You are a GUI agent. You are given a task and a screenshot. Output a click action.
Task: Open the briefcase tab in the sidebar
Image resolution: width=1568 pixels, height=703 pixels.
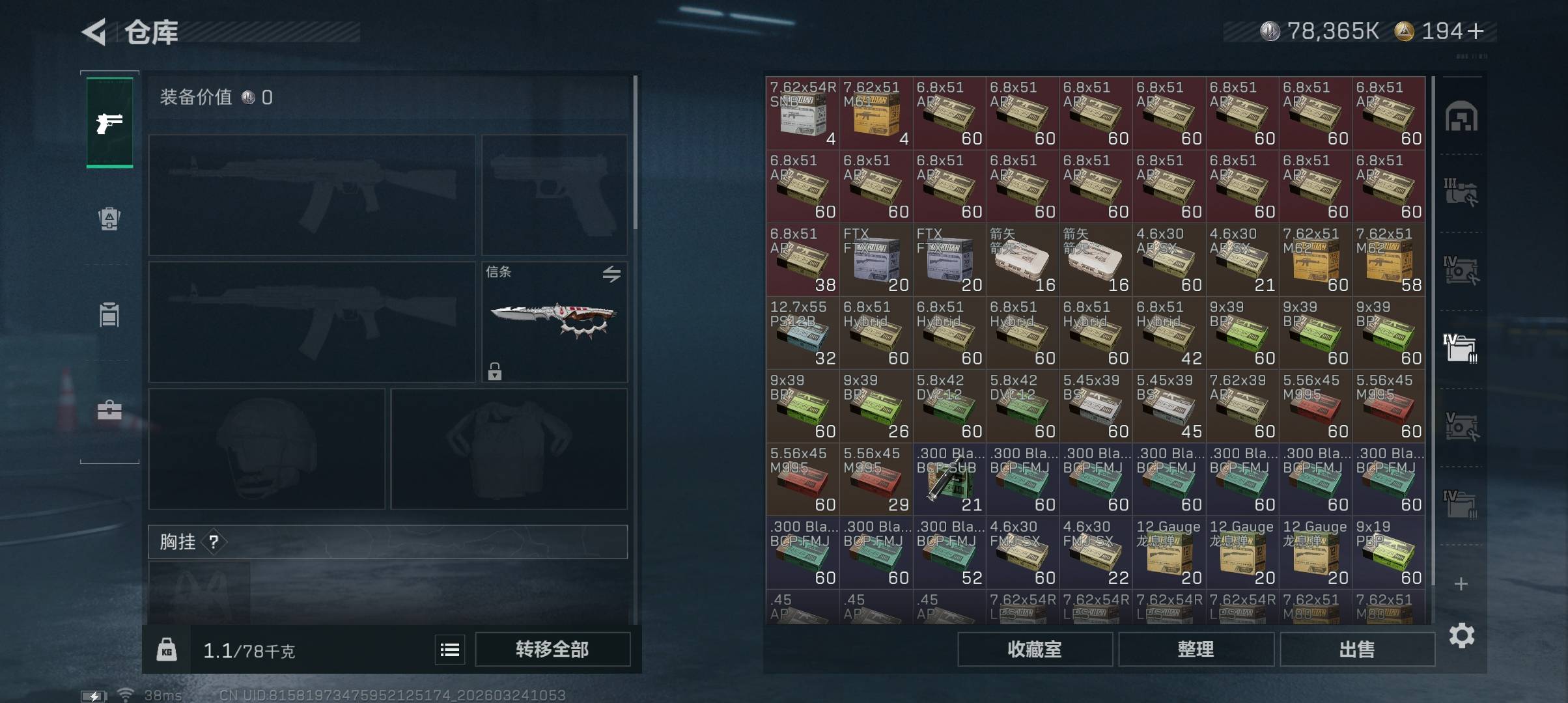tap(109, 411)
